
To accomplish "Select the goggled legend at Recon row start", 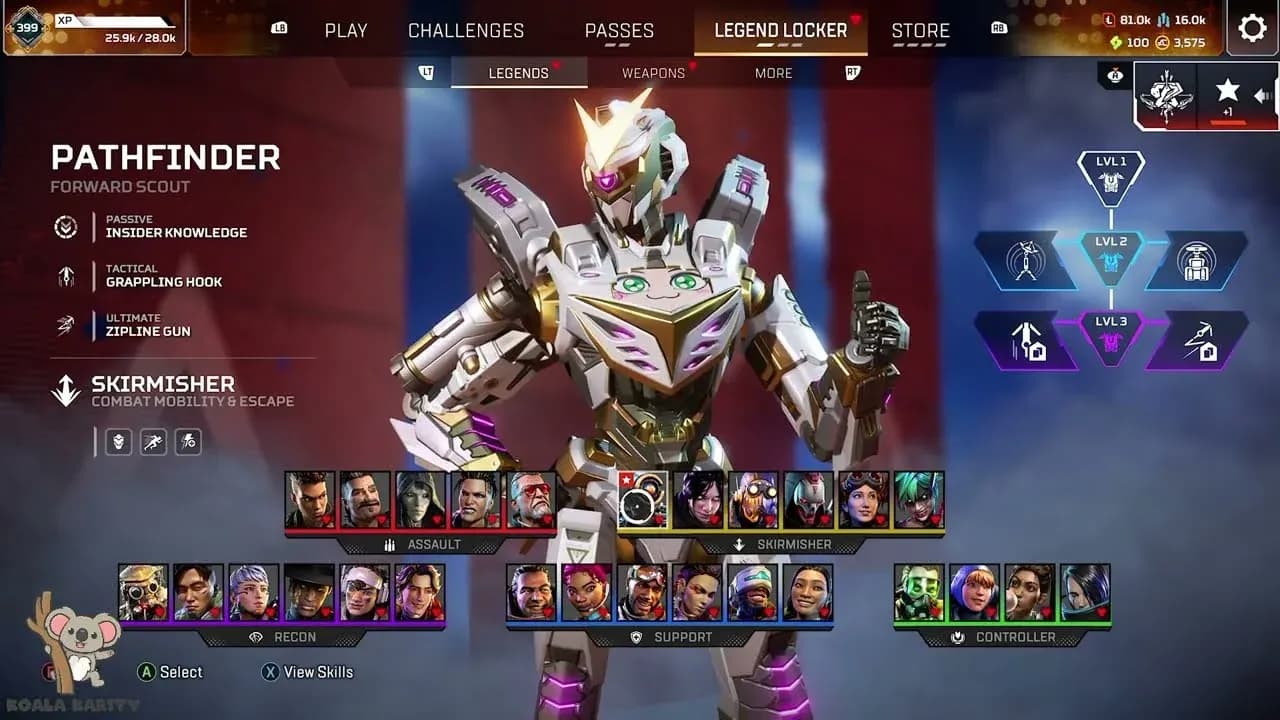I will point(143,592).
